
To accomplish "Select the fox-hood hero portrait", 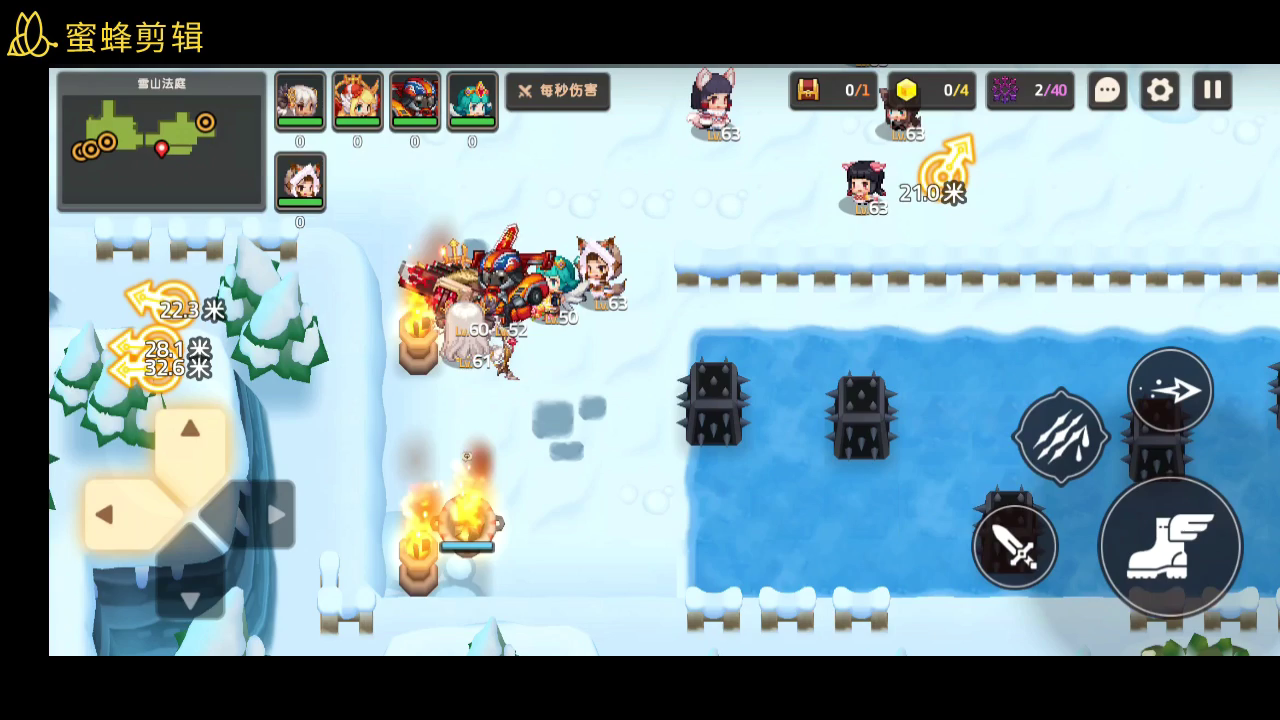I will [x=300, y=182].
